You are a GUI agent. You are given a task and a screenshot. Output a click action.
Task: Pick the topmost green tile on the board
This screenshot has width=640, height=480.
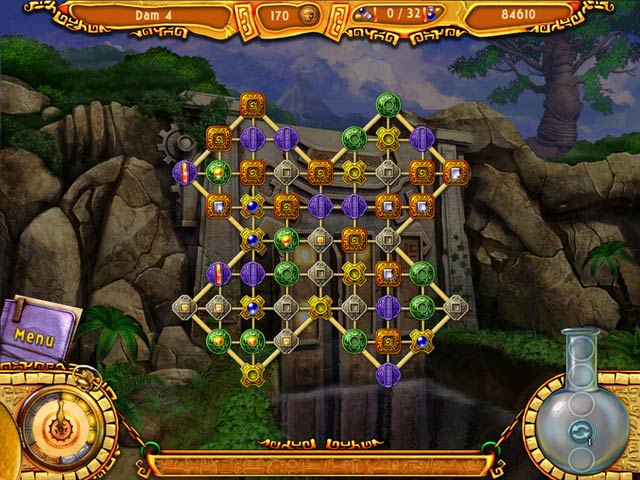pos(388,104)
